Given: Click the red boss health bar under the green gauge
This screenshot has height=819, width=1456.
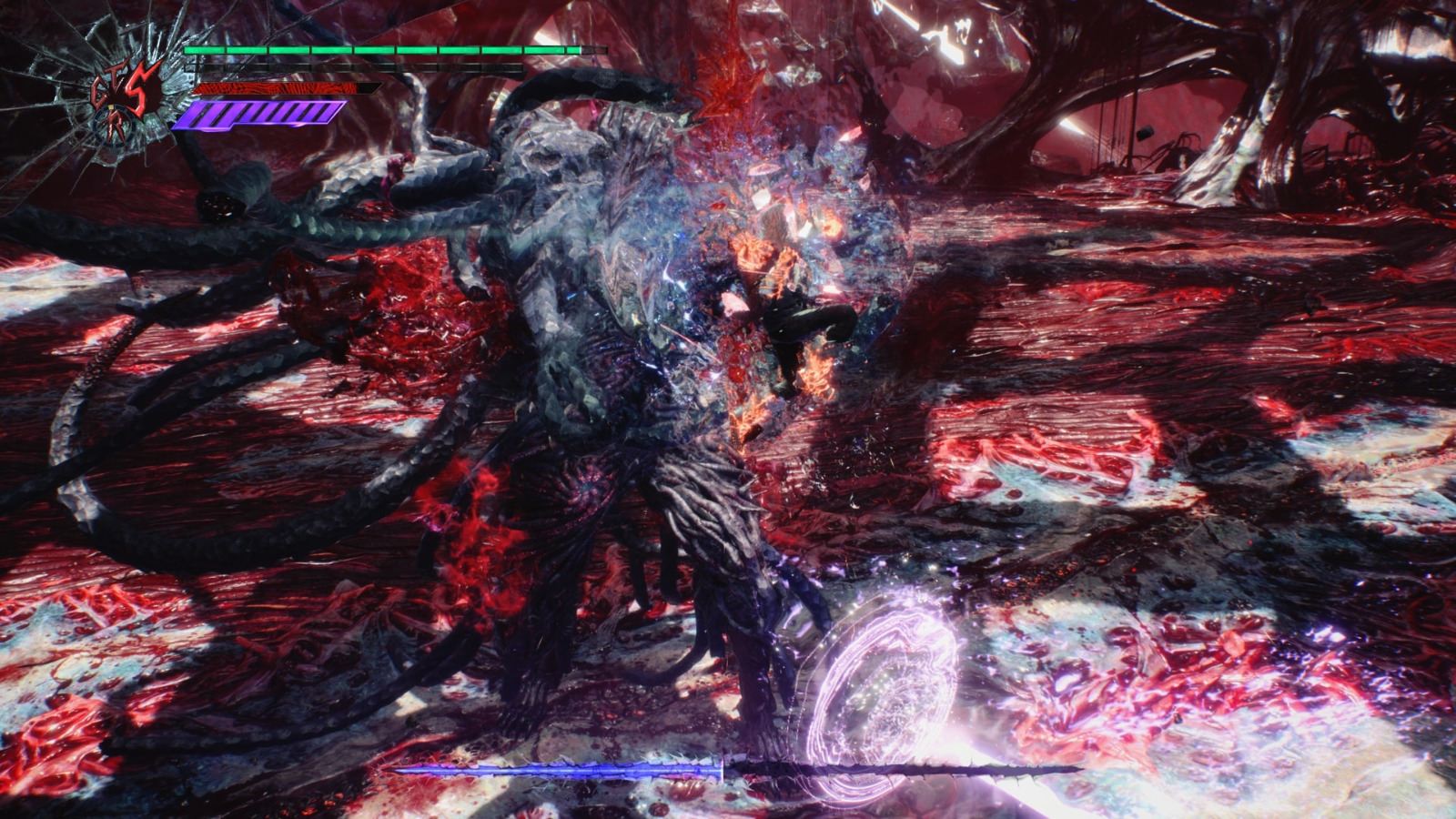Looking at the screenshot, I should (273, 88).
